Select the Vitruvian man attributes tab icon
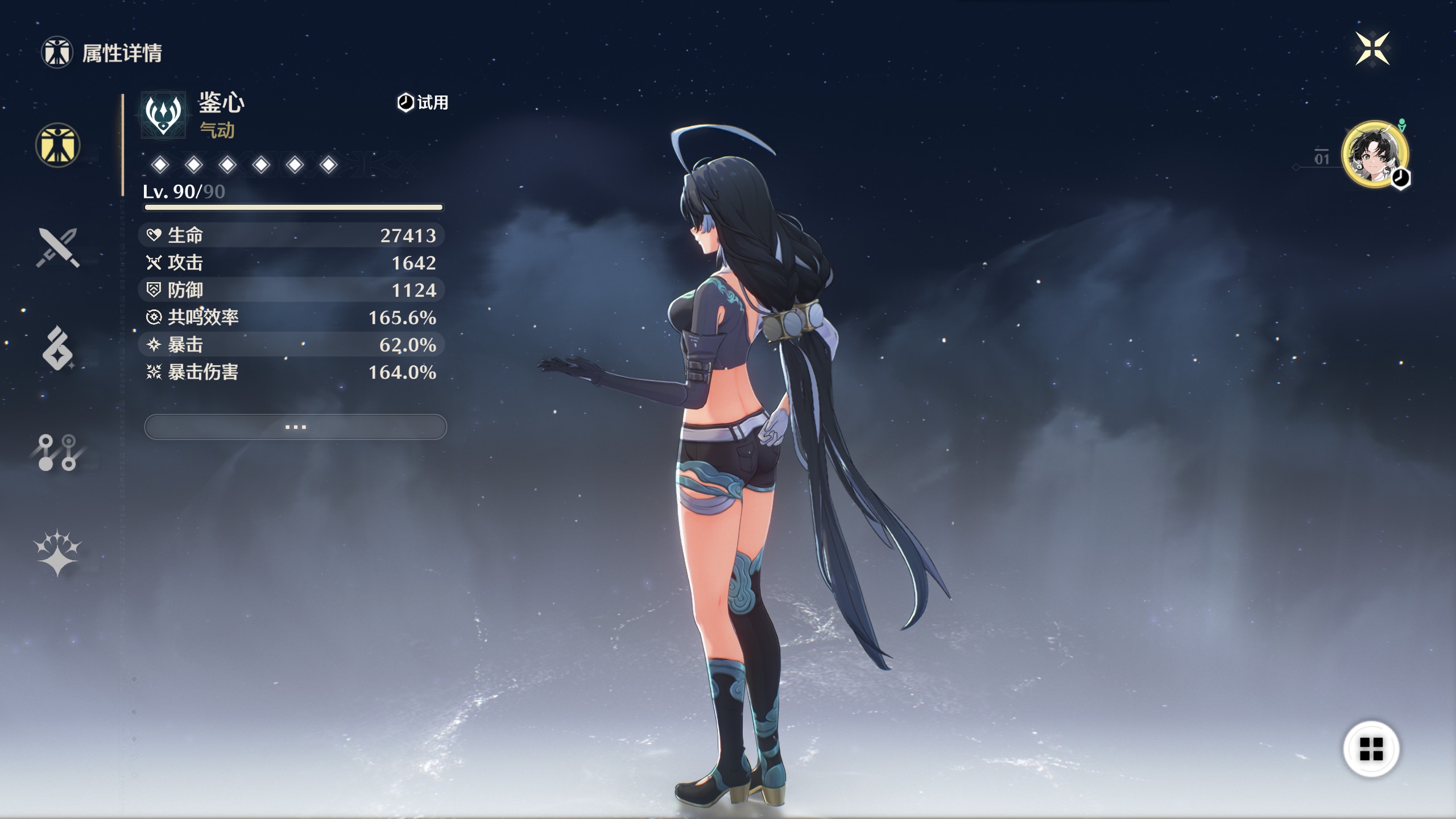1456x819 pixels. [x=57, y=146]
